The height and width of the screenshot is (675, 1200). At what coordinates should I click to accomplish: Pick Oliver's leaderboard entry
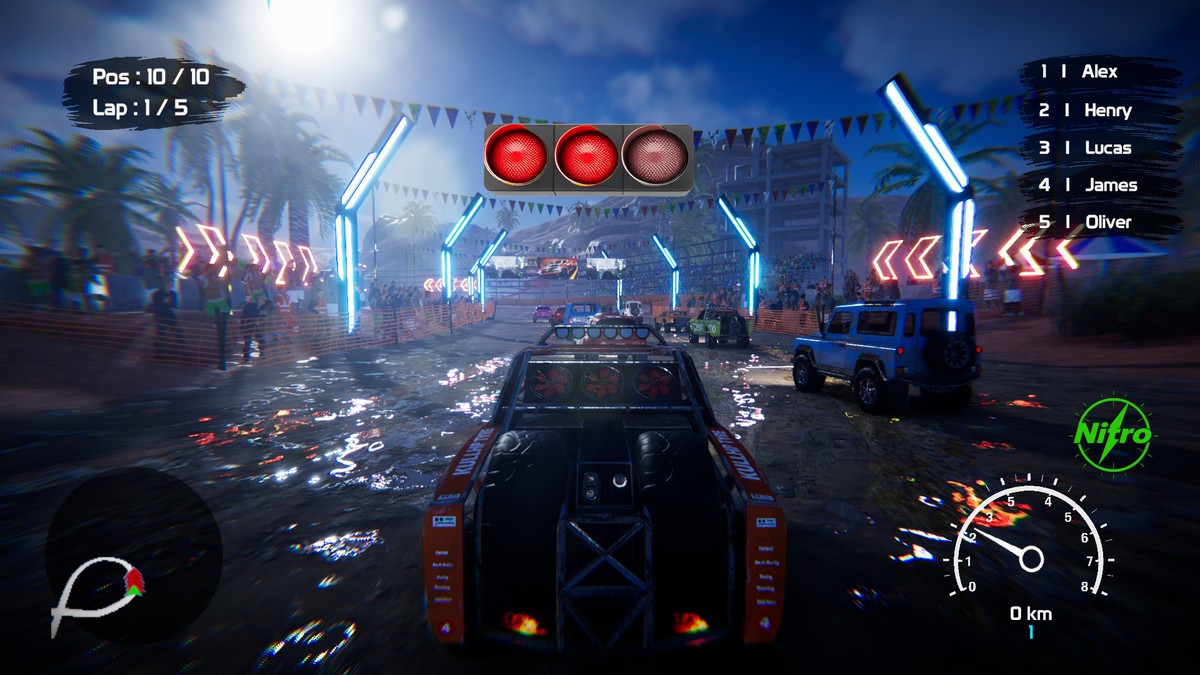(1098, 222)
